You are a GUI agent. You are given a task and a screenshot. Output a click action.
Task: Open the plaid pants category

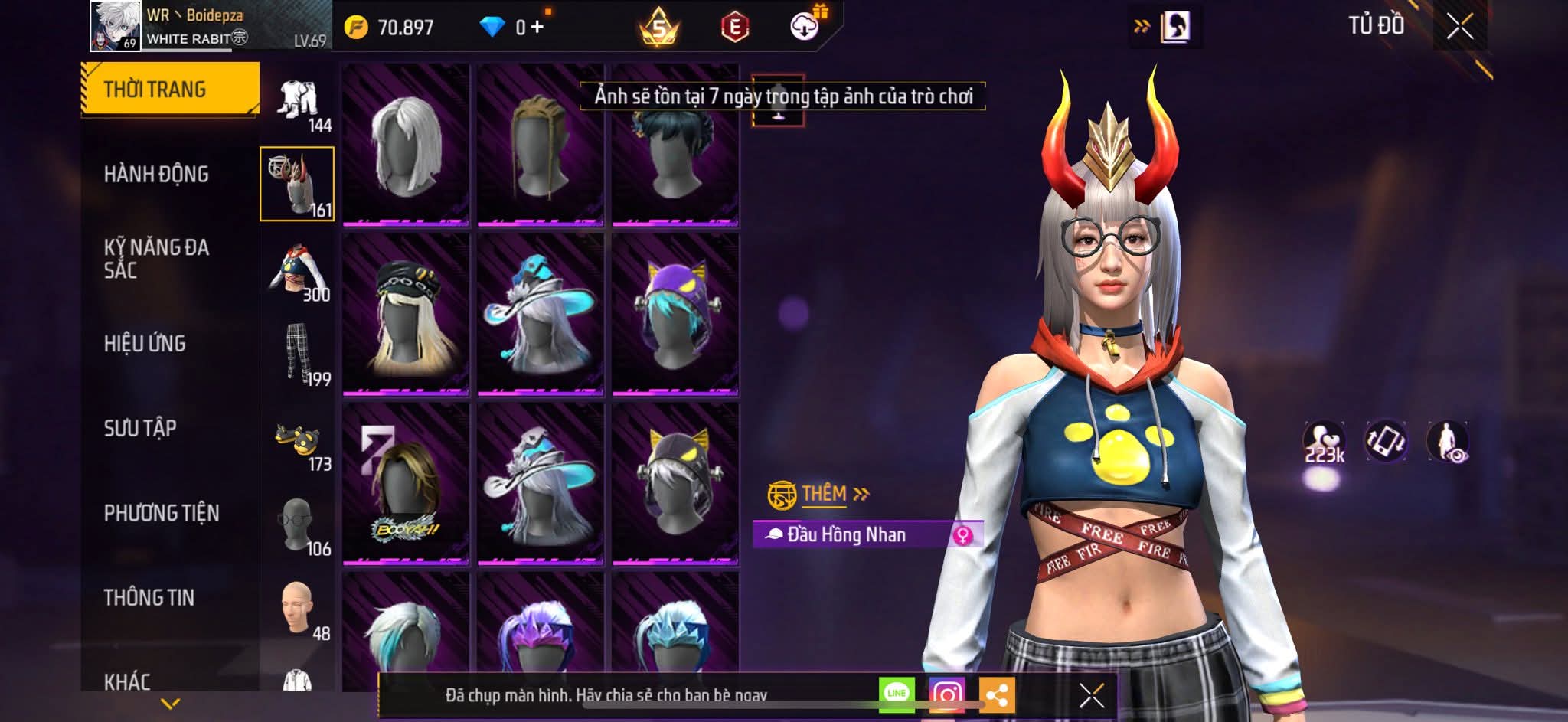(x=298, y=356)
